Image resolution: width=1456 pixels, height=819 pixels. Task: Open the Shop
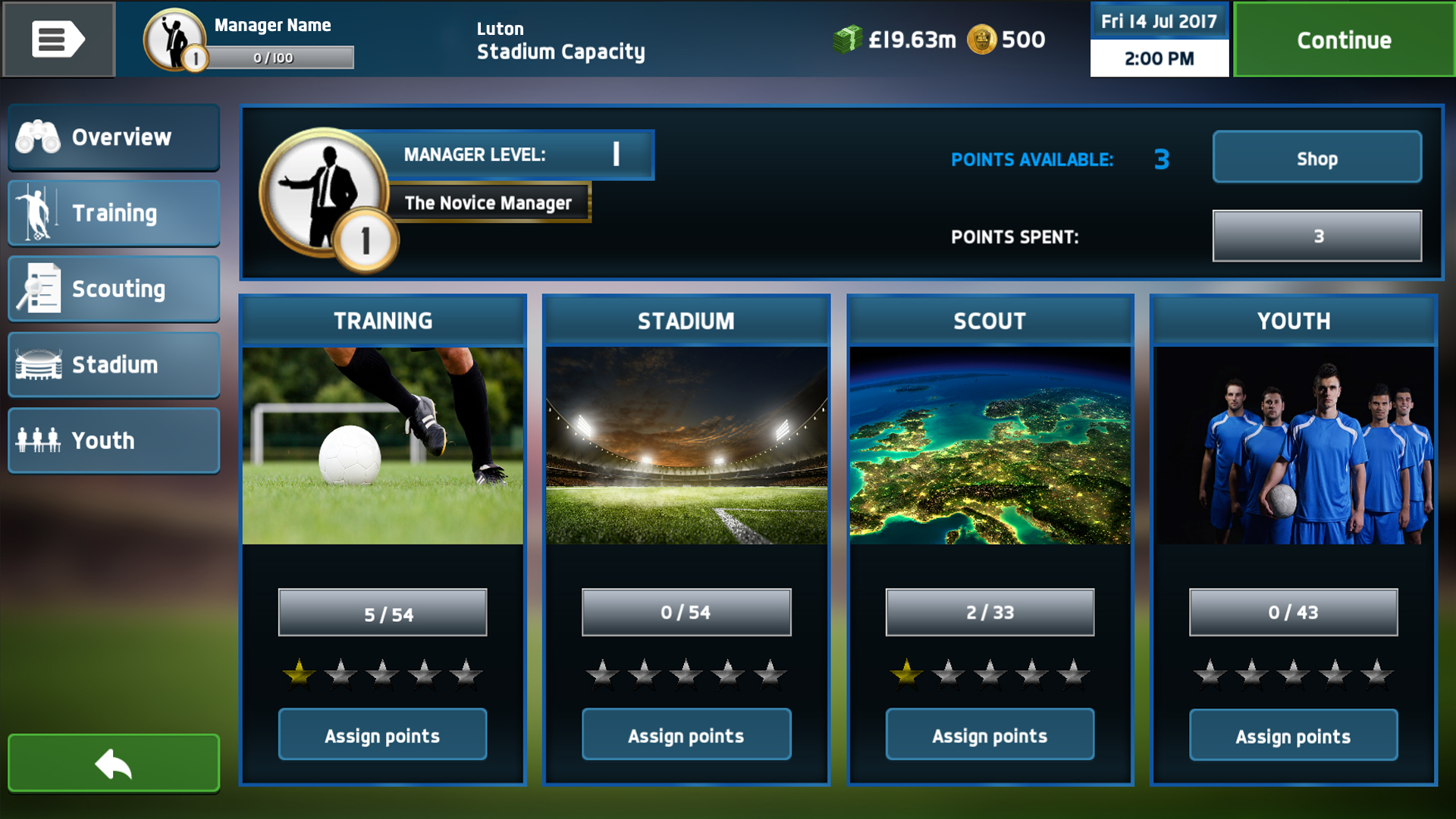(1316, 158)
